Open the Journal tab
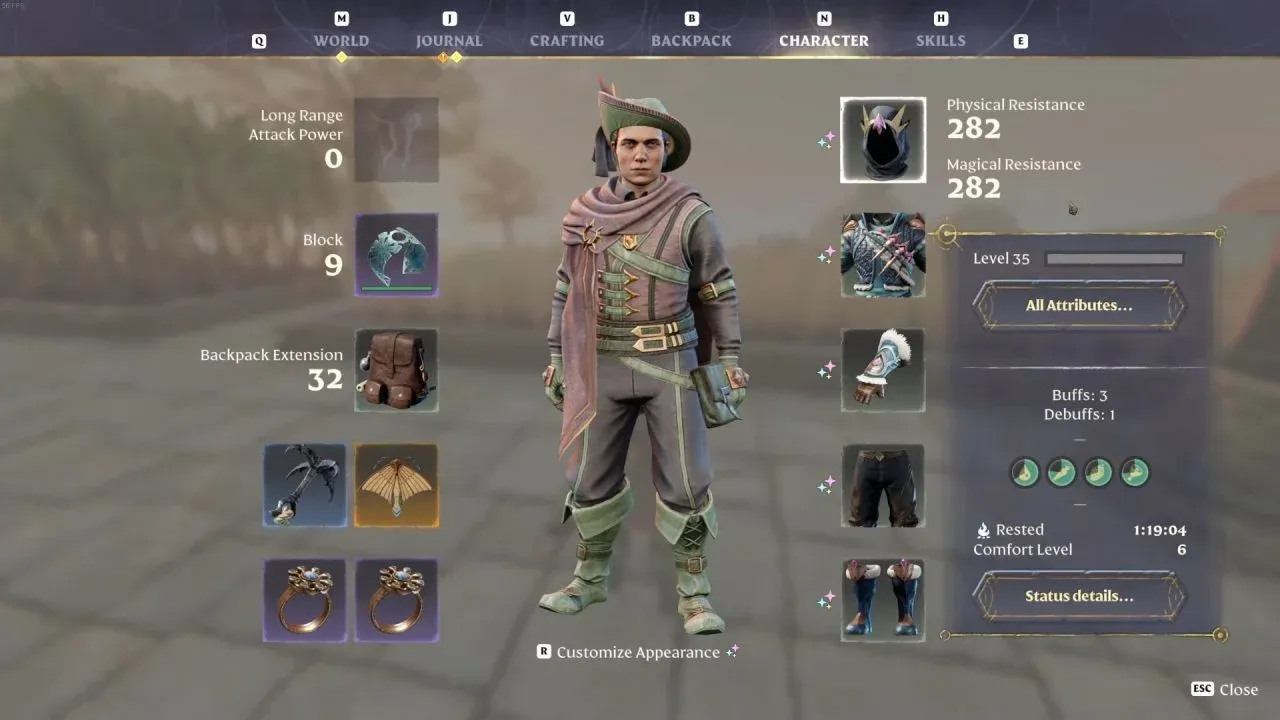This screenshot has height=720, width=1280. 449,41
